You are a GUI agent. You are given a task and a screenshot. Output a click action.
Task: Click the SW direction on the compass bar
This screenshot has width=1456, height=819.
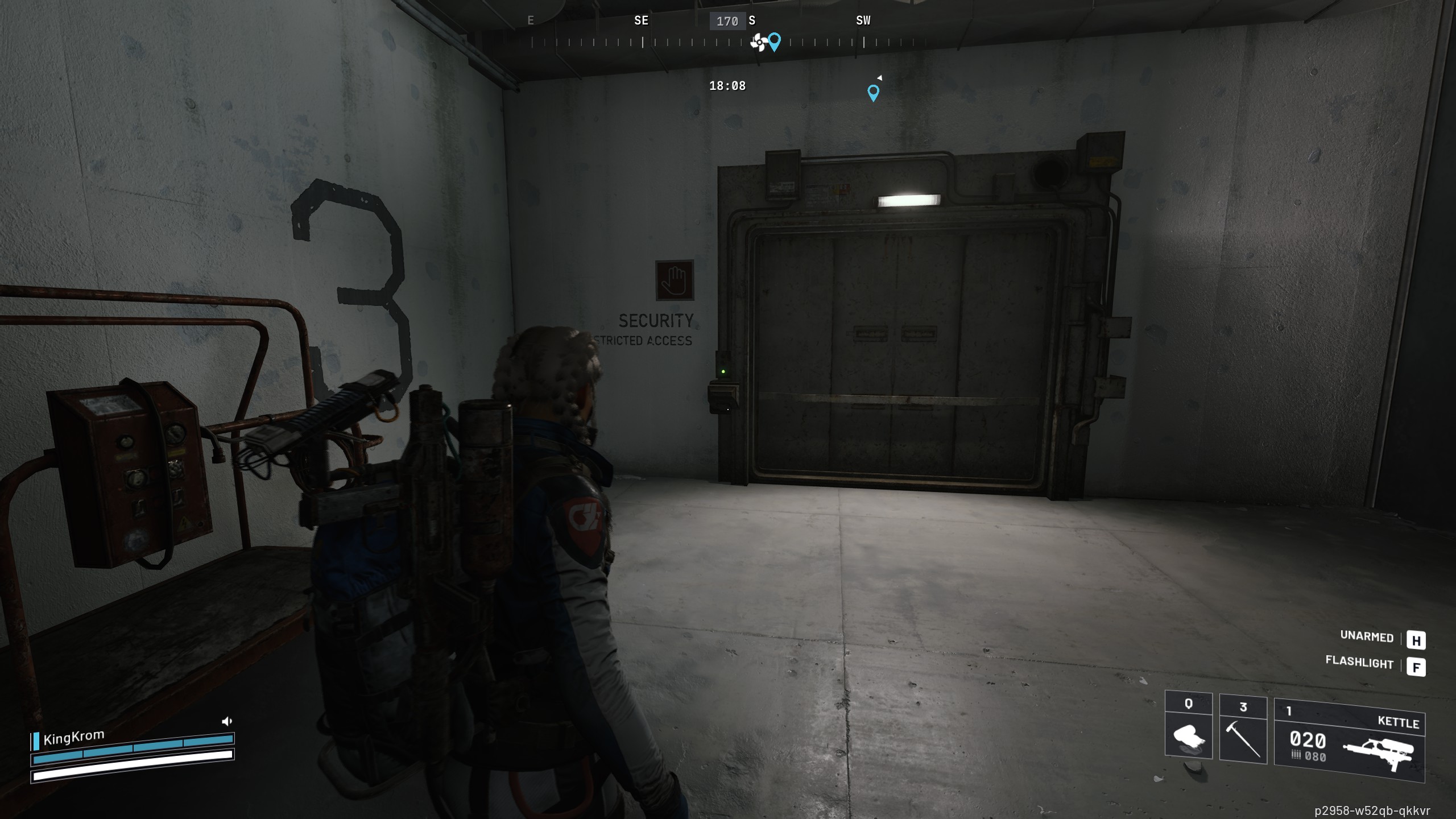tap(862, 20)
